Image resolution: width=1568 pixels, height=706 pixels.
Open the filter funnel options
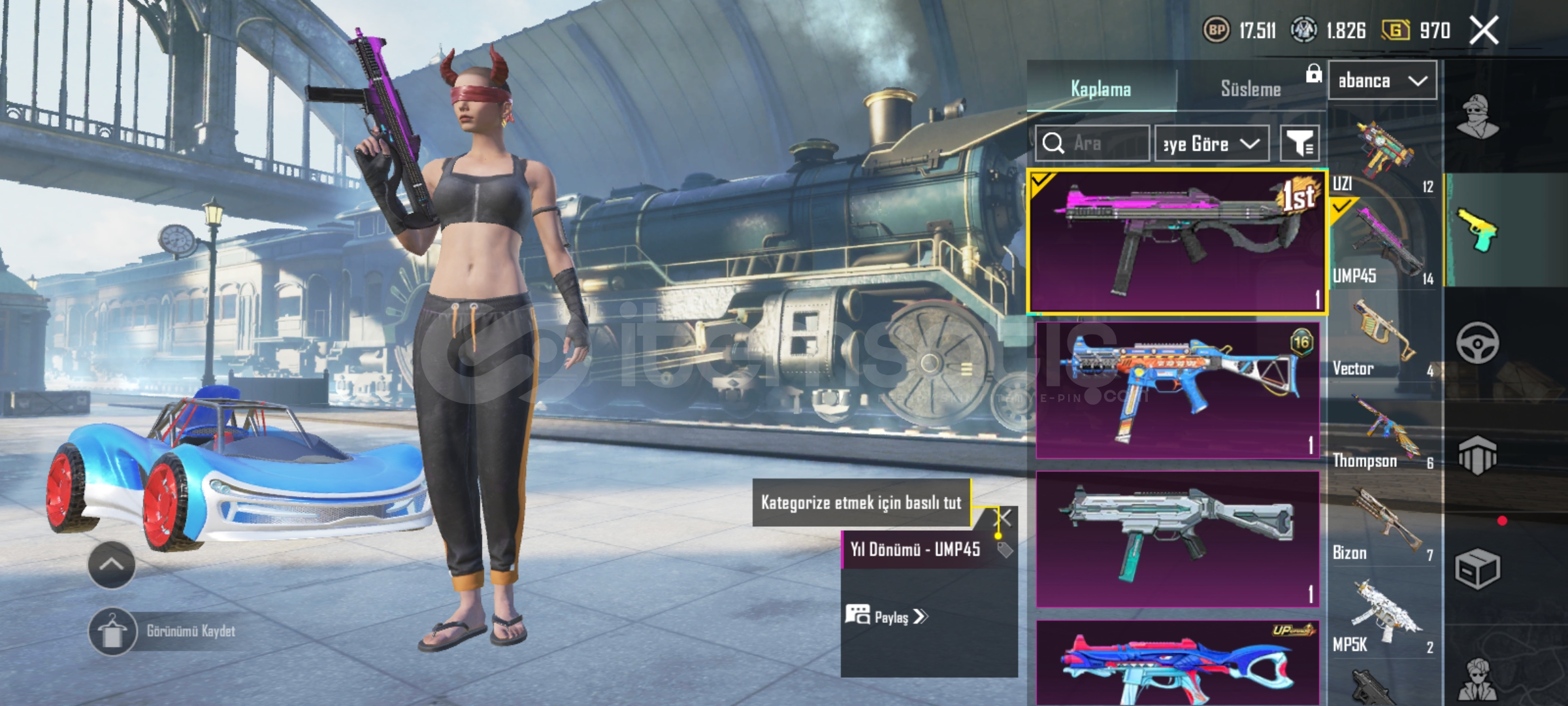1299,143
